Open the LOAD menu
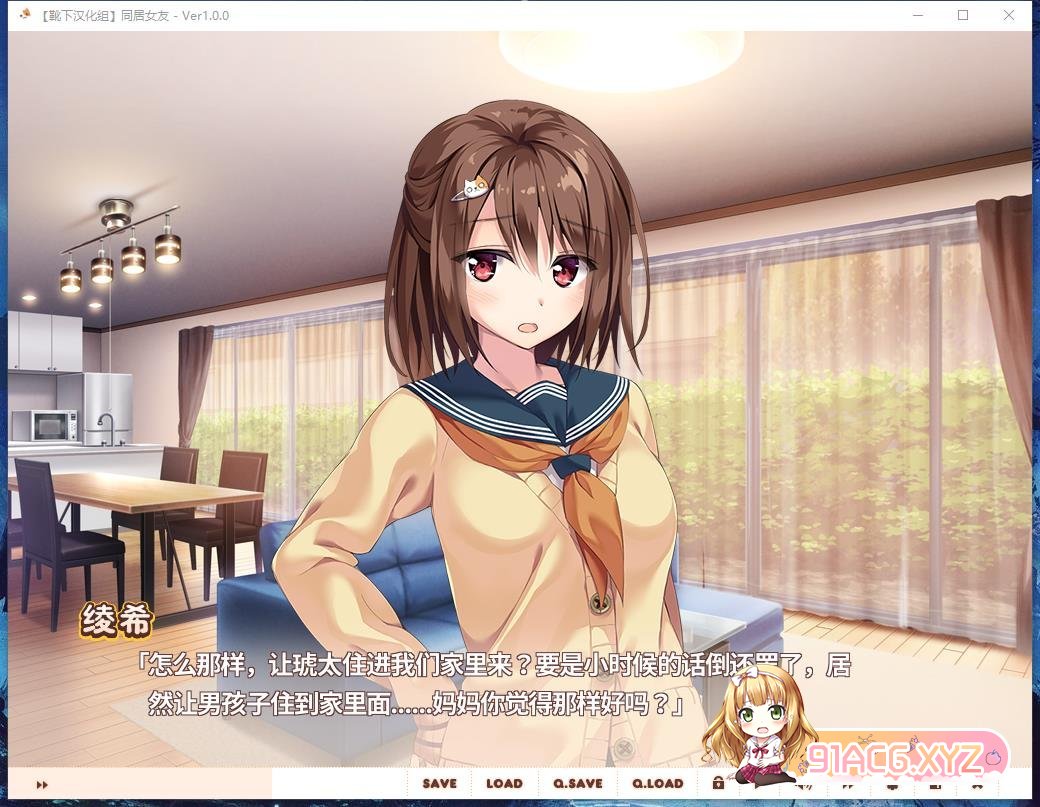Screen dimensions: 1040x807 coord(504,784)
